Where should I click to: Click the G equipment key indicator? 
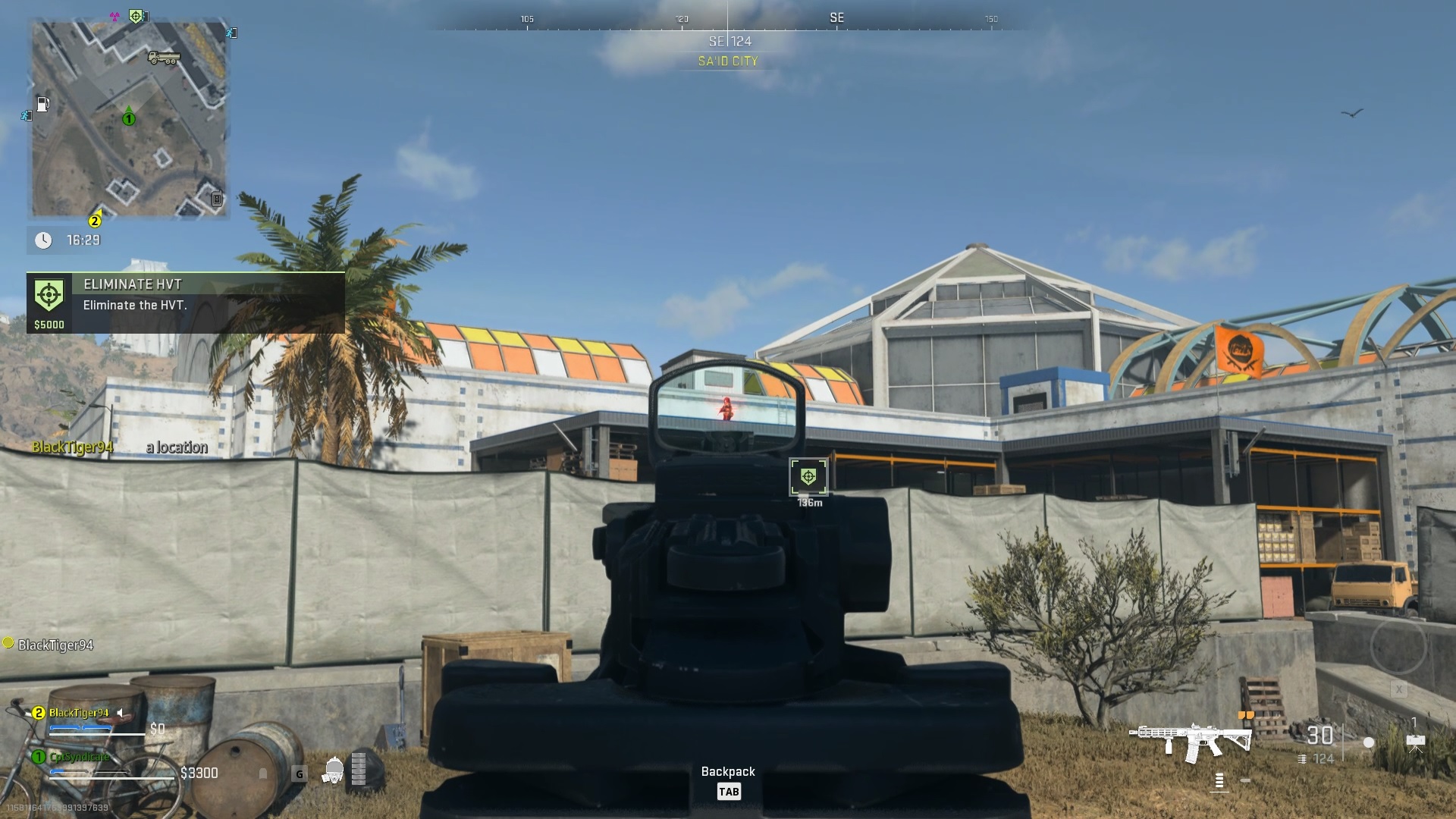click(300, 772)
